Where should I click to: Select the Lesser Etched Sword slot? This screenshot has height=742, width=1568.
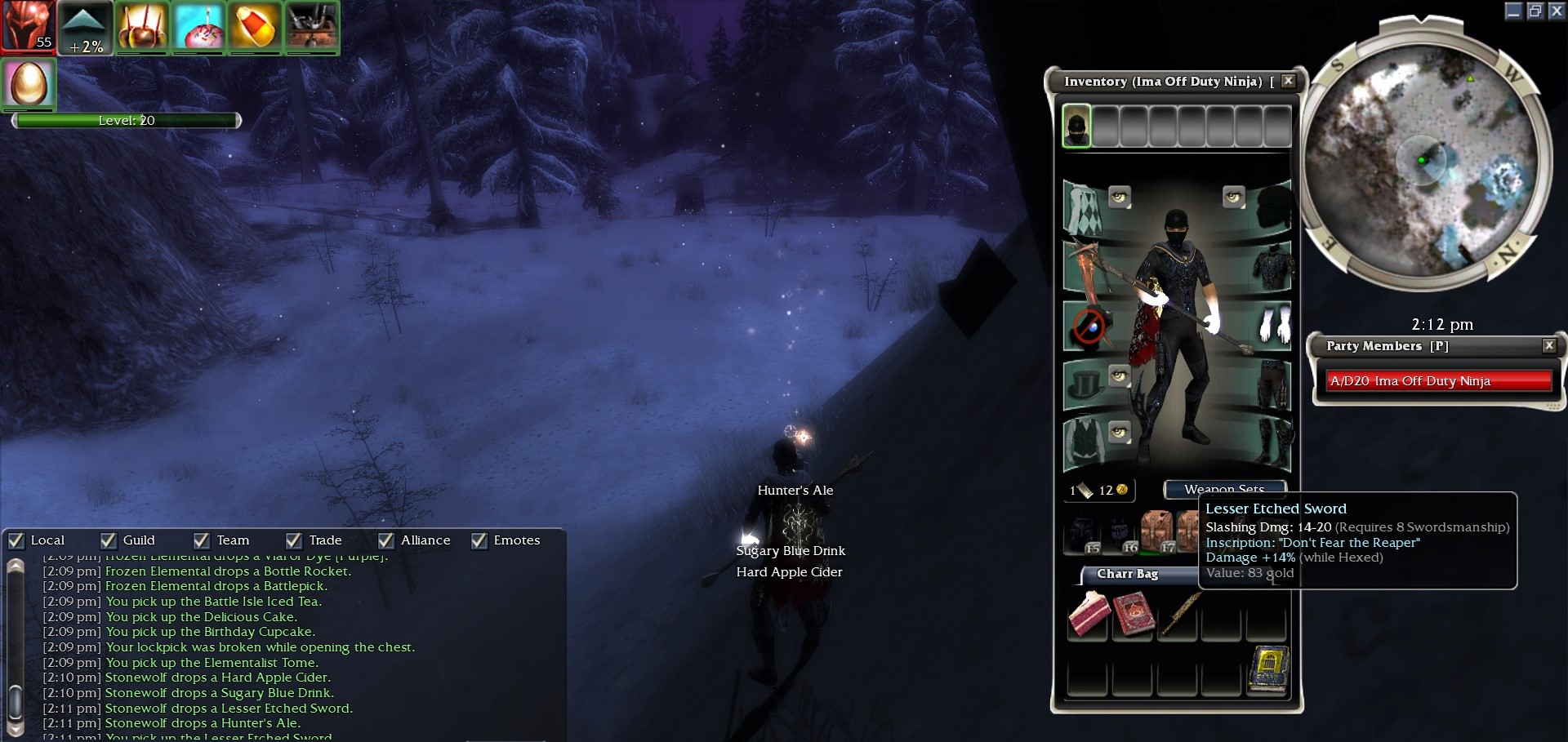(x=1178, y=615)
